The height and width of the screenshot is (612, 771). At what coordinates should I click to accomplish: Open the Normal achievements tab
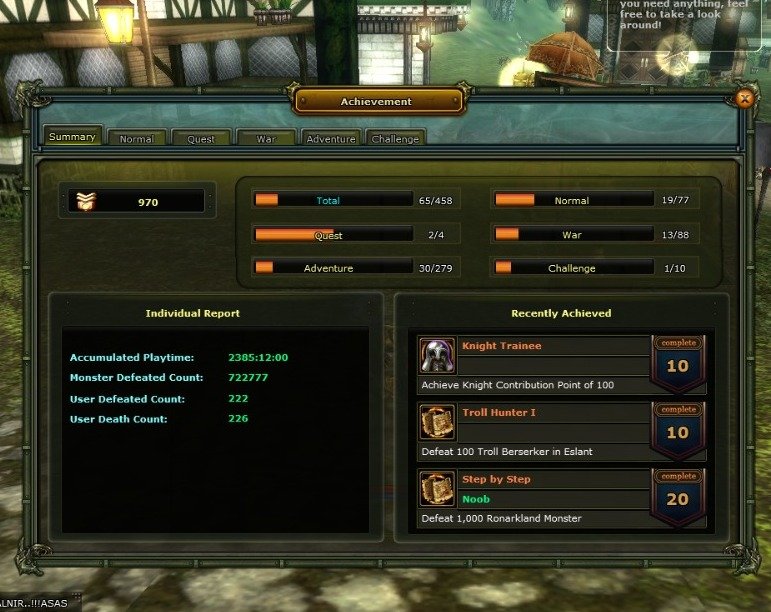pos(137,139)
